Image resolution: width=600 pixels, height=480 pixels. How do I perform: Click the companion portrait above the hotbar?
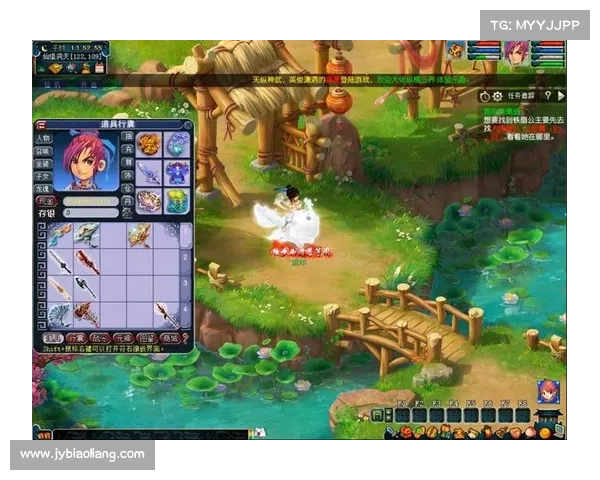click(x=546, y=391)
